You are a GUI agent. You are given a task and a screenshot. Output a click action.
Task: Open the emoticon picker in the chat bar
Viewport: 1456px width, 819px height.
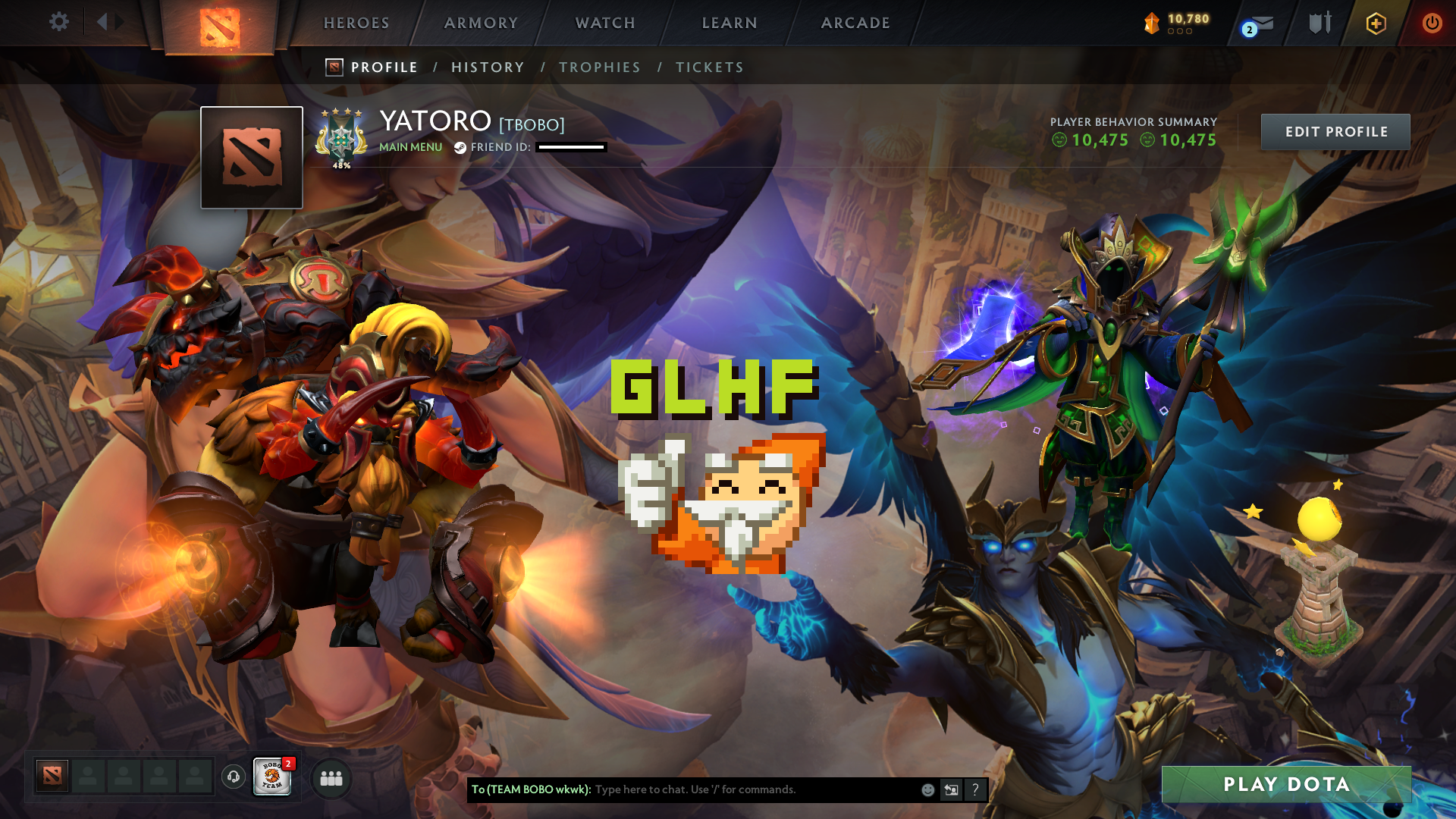coord(927,789)
